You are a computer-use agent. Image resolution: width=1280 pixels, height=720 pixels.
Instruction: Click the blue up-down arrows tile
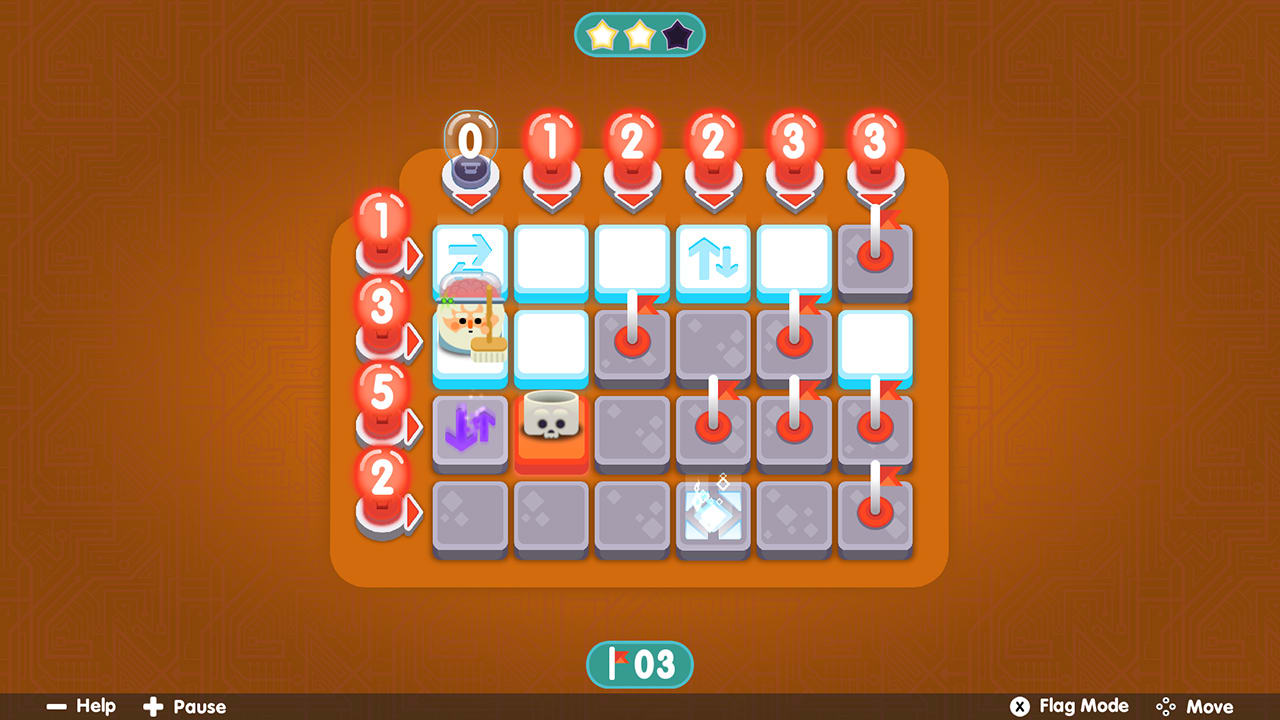click(x=712, y=262)
